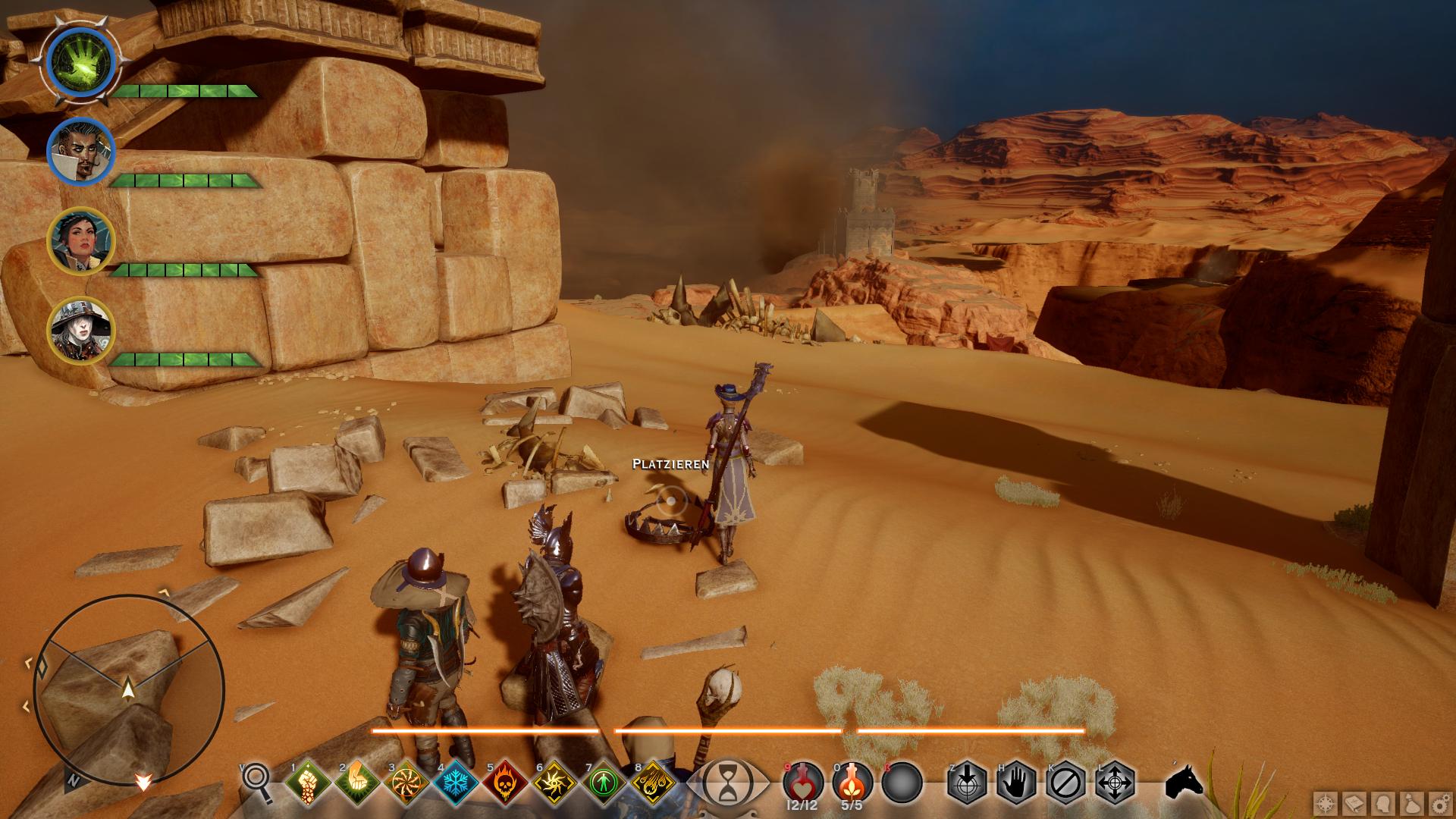Drink the red health potion
Viewport: 1456px width, 819px height.
point(802,781)
